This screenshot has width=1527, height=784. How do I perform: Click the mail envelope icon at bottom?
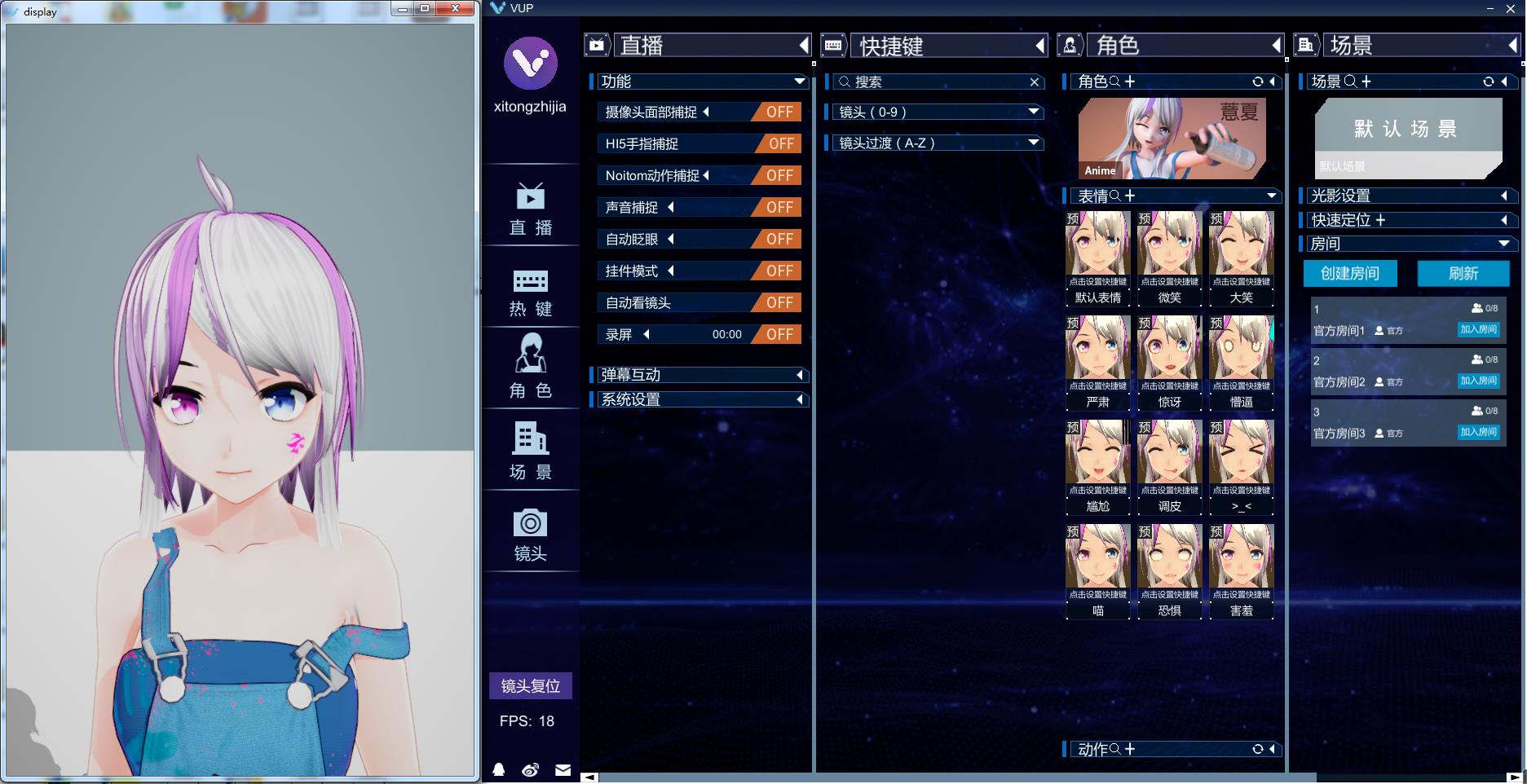click(563, 769)
